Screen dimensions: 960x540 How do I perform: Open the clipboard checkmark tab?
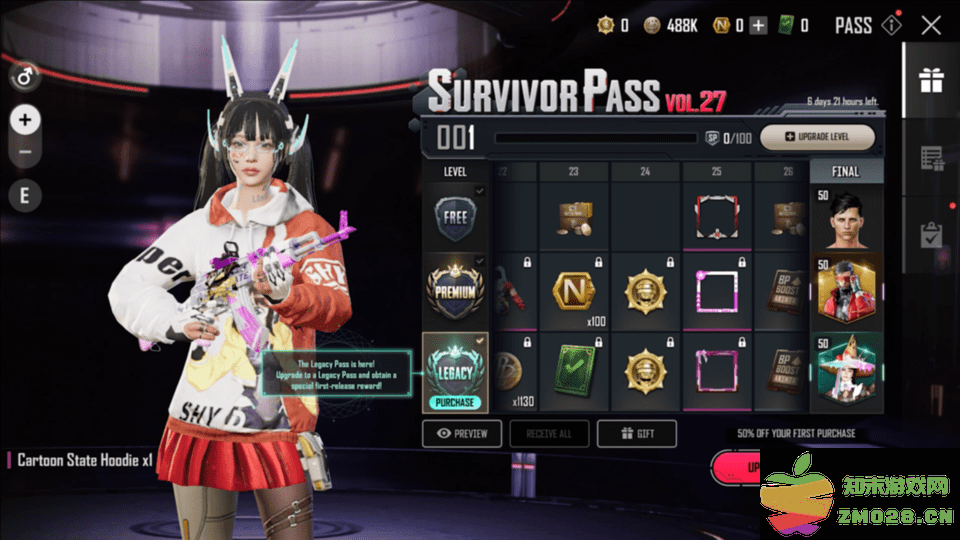pyautogui.click(x=931, y=235)
